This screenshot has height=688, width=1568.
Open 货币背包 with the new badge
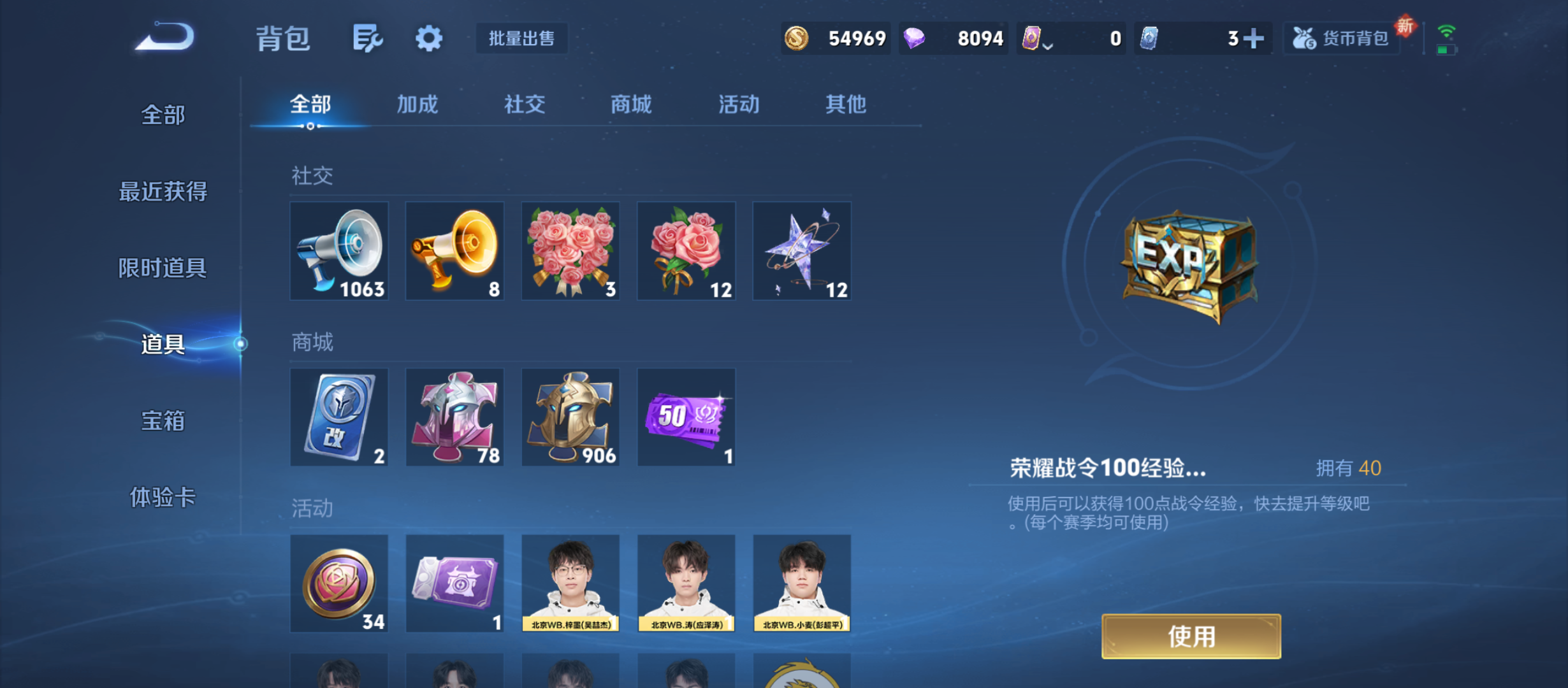[1341, 38]
